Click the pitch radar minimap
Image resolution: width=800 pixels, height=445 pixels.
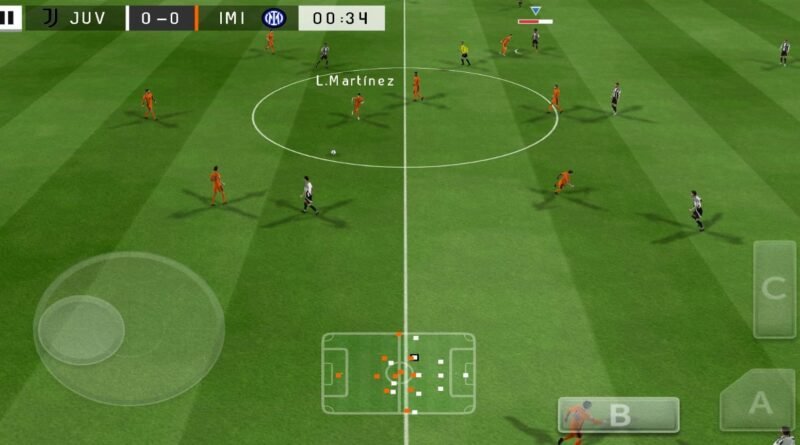tap(398, 373)
